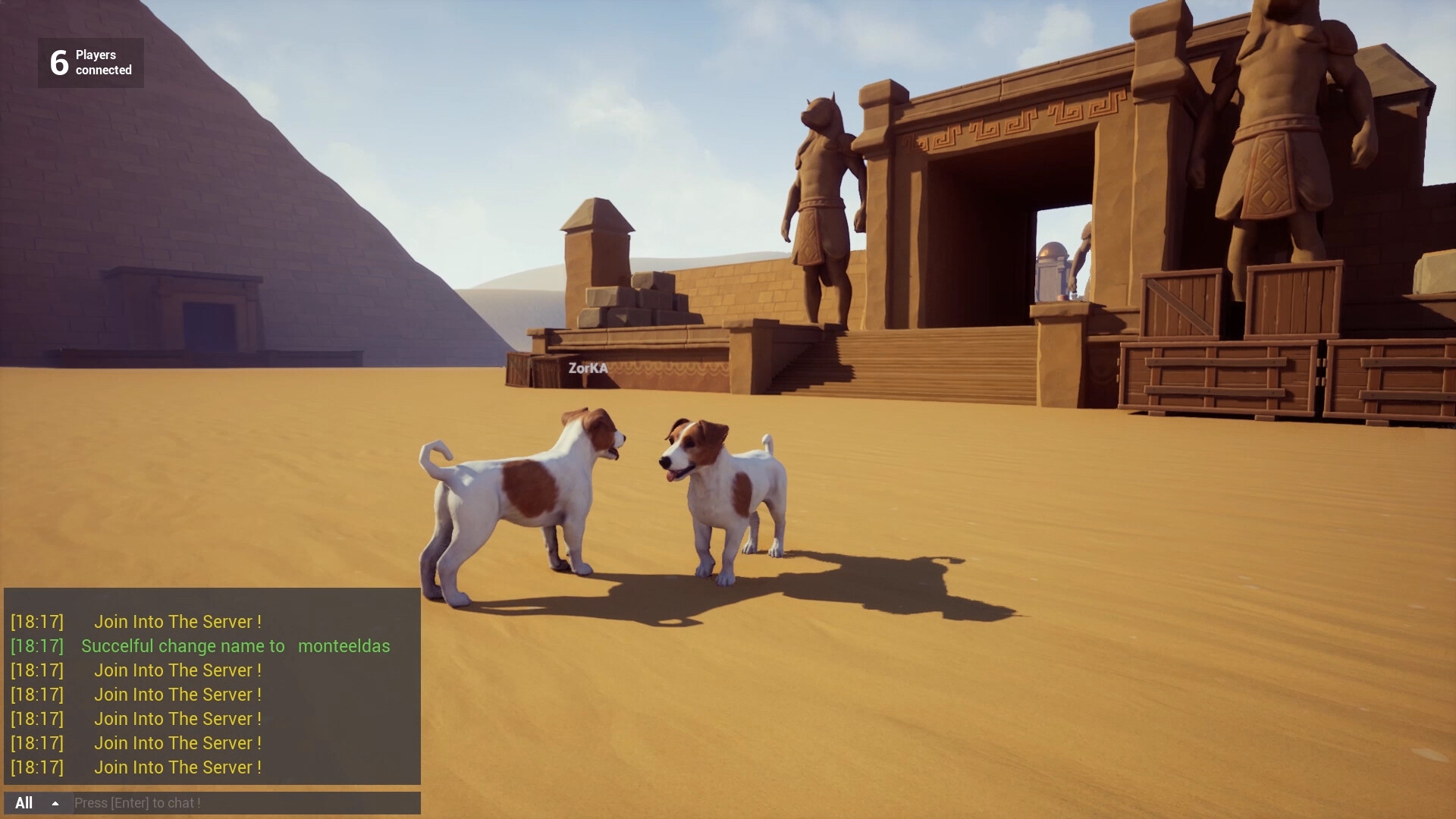Screen dimensions: 1456x819
Task: Click the monteeldas name in chat
Action: click(344, 646)
